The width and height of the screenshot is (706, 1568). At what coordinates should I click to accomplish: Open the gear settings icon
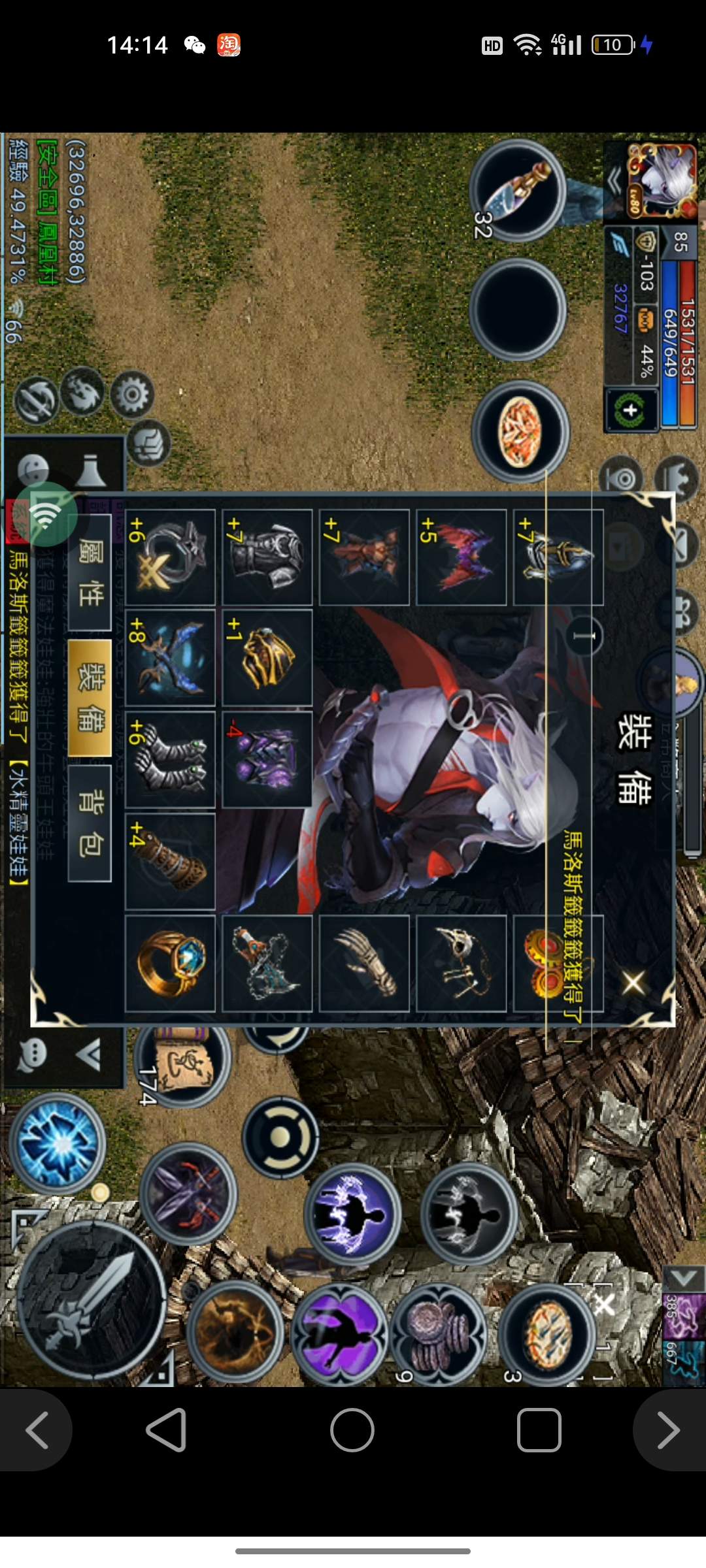click(x=132, y=394)
